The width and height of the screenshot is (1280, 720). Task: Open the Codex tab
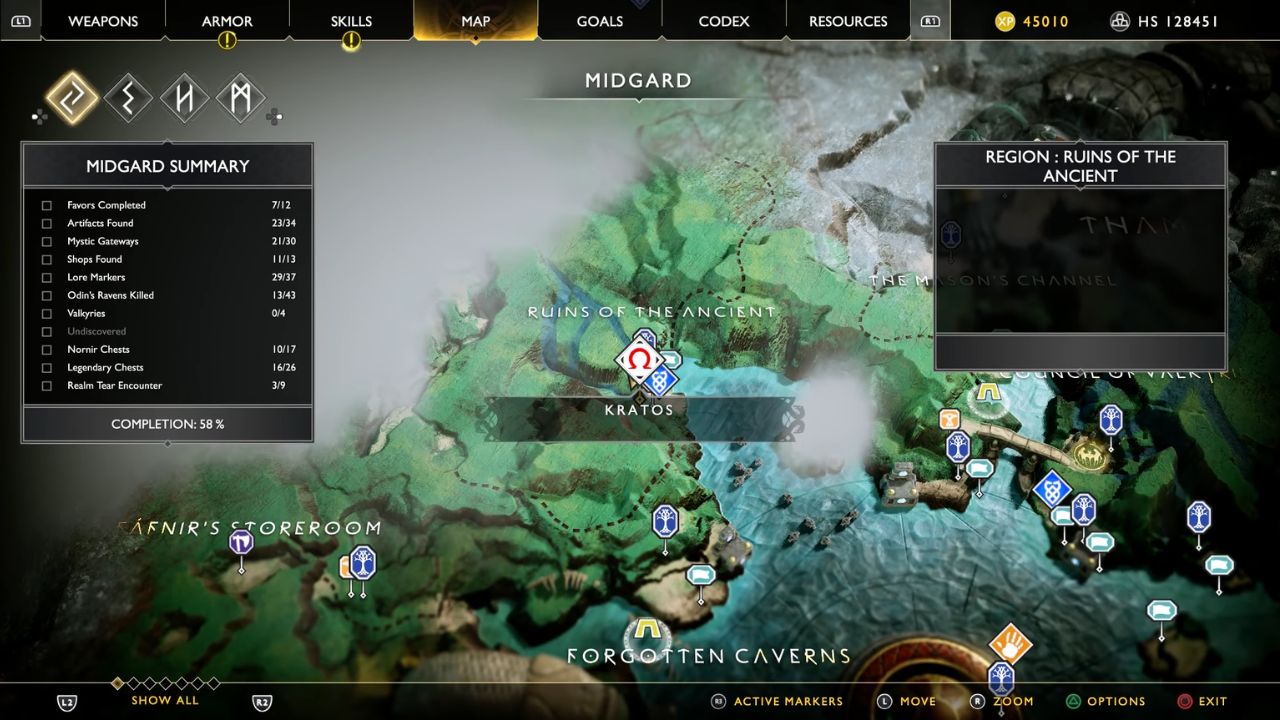coord(723,21)
